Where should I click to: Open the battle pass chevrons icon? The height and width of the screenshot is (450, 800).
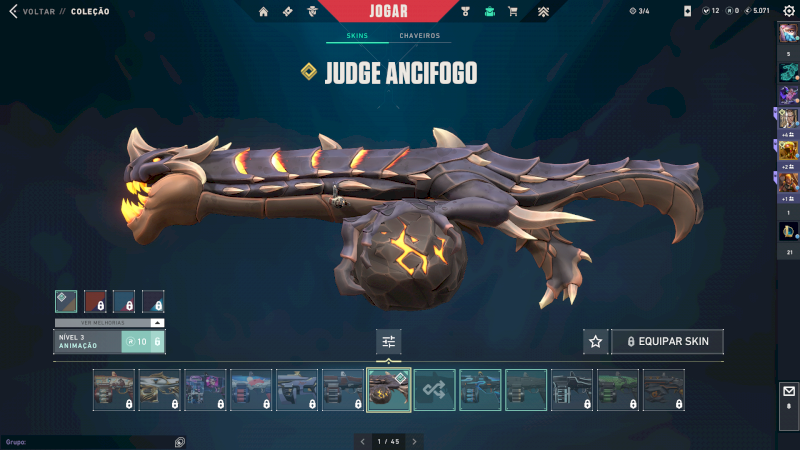543,12
